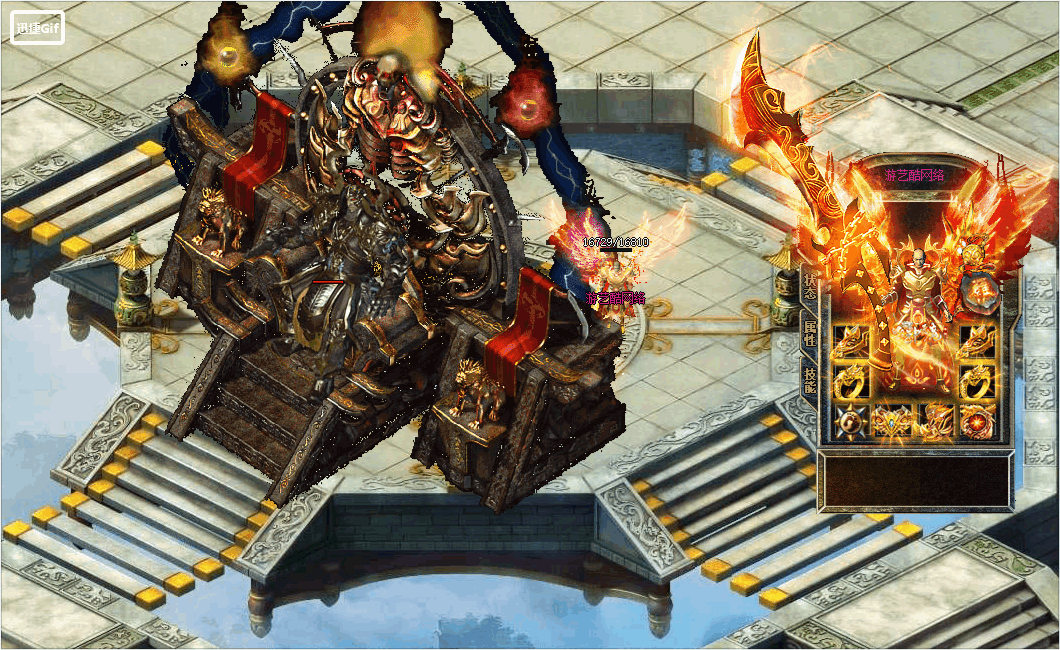The image size is (1060, 650).
Task: Show the 技能 (Skills) tab
Action: pyautogui.click(x=809, y=380)
